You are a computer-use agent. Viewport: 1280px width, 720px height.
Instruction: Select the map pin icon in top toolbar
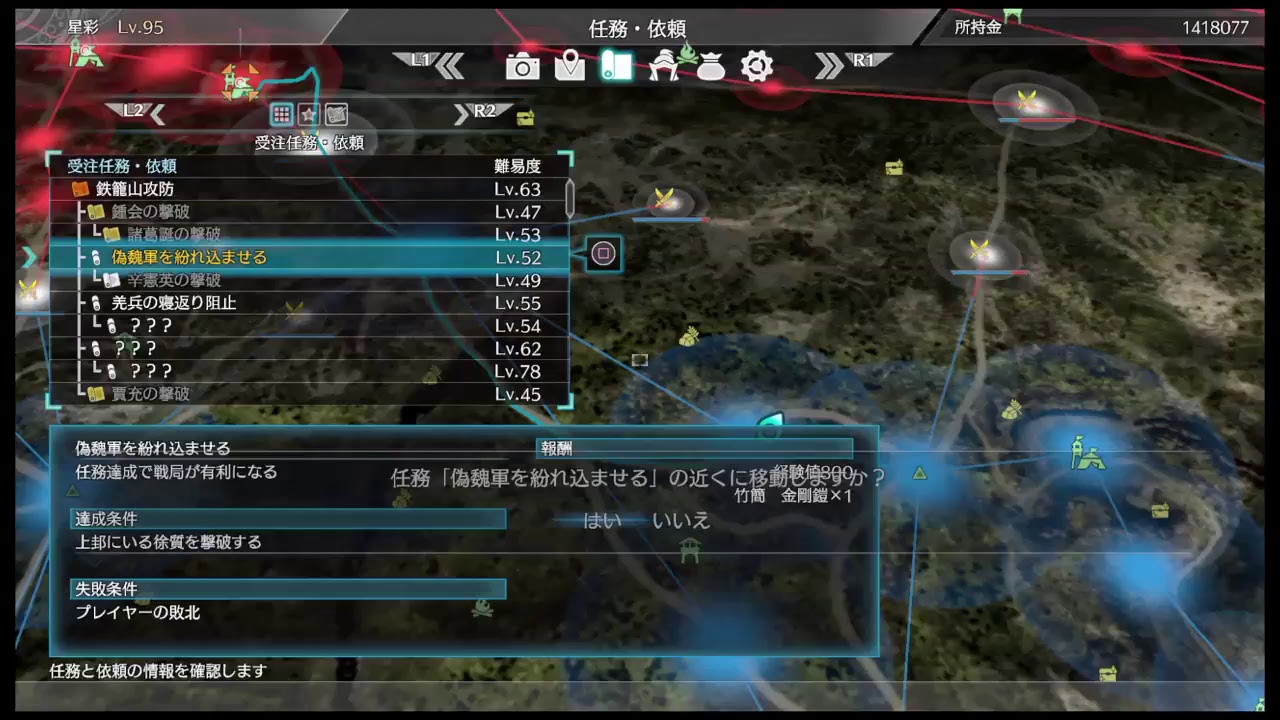coord(569,66)
